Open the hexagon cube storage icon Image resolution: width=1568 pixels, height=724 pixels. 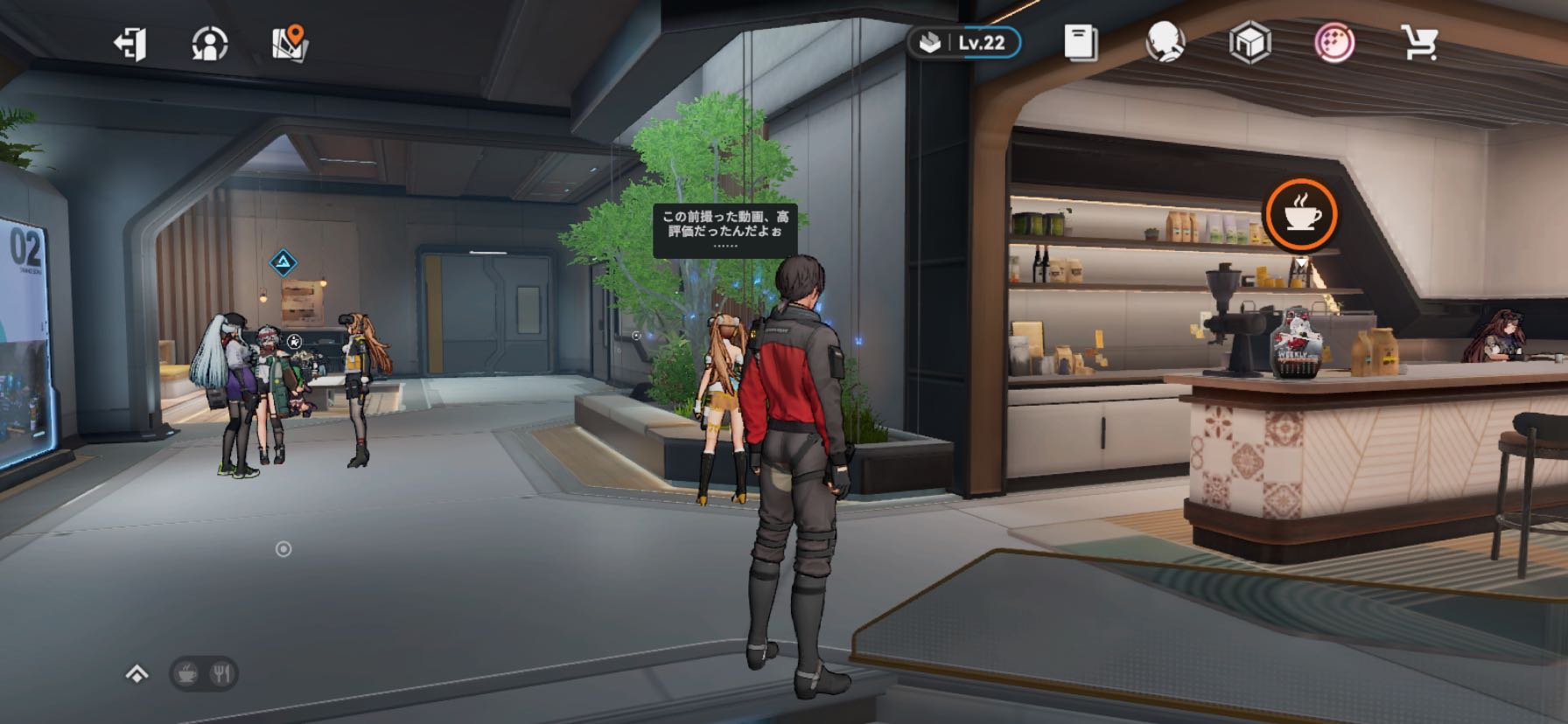pyautogui.click(x=1249, y=42)
